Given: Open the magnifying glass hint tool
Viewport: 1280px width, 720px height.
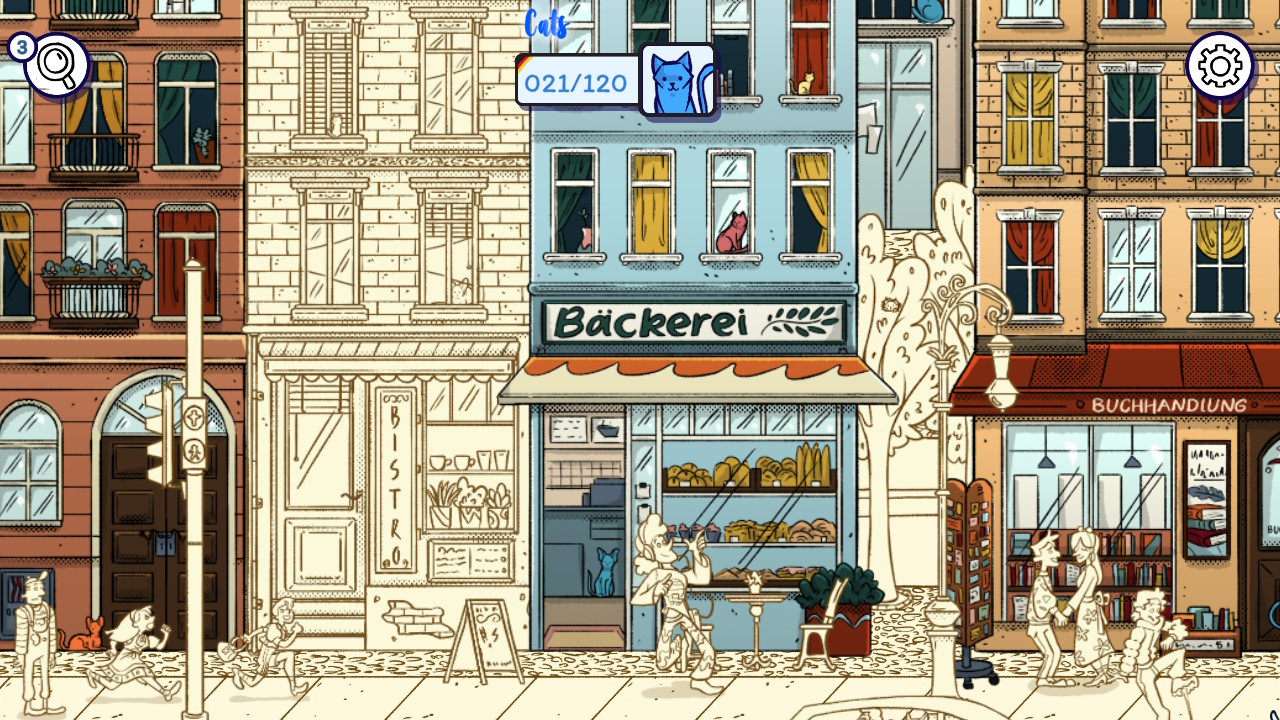Looking at the screenshot, I should [55, 65].
